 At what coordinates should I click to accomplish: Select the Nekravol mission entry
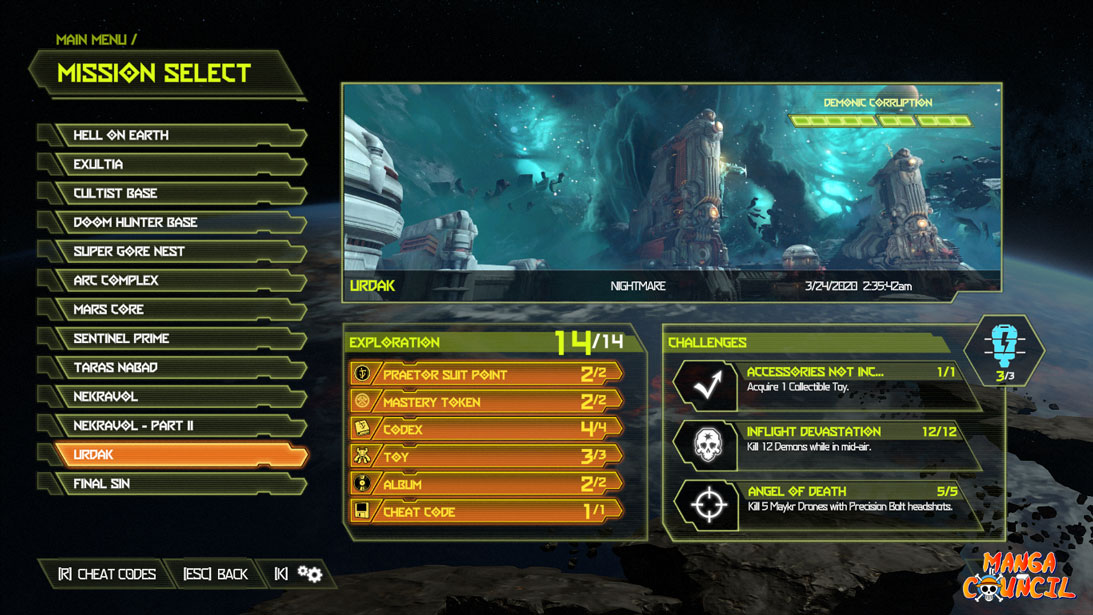click(x=170, y=396)
